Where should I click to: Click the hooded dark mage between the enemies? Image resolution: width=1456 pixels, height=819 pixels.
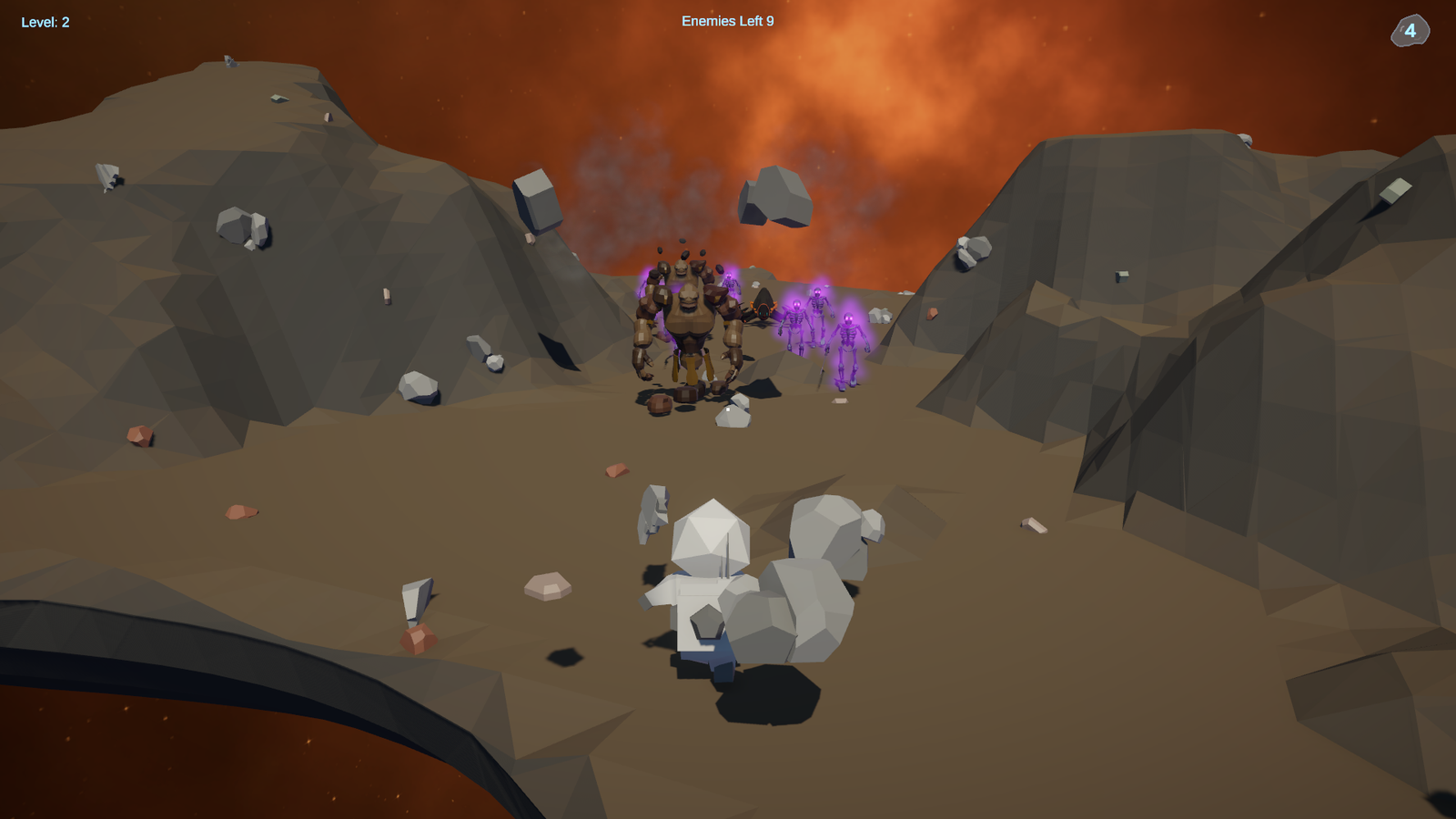[x=763, y=309]
